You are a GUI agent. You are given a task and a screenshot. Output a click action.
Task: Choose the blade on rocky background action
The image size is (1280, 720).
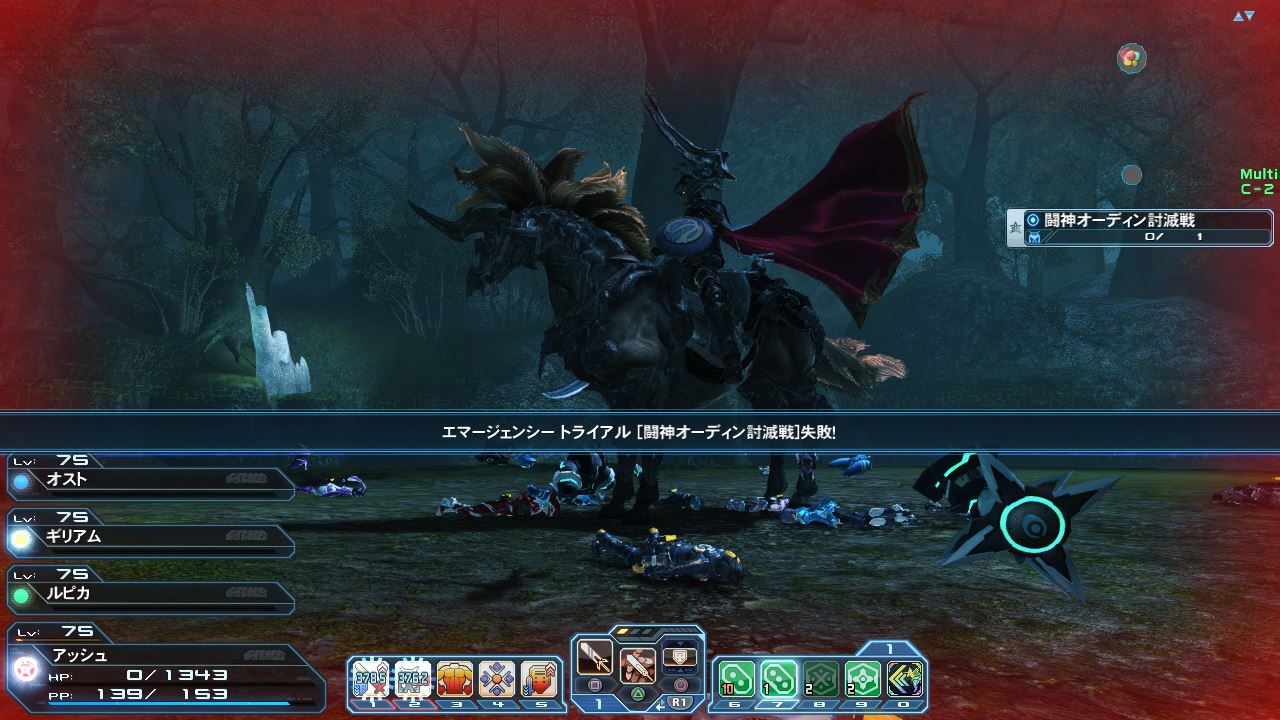click(637, 664)
